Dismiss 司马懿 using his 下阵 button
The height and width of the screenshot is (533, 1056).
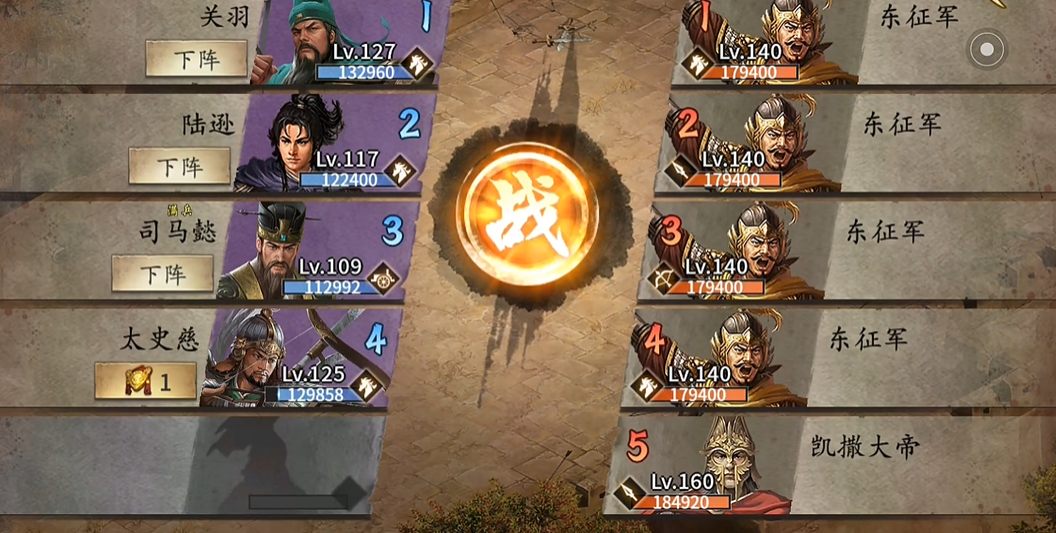[x=162, y=272]
